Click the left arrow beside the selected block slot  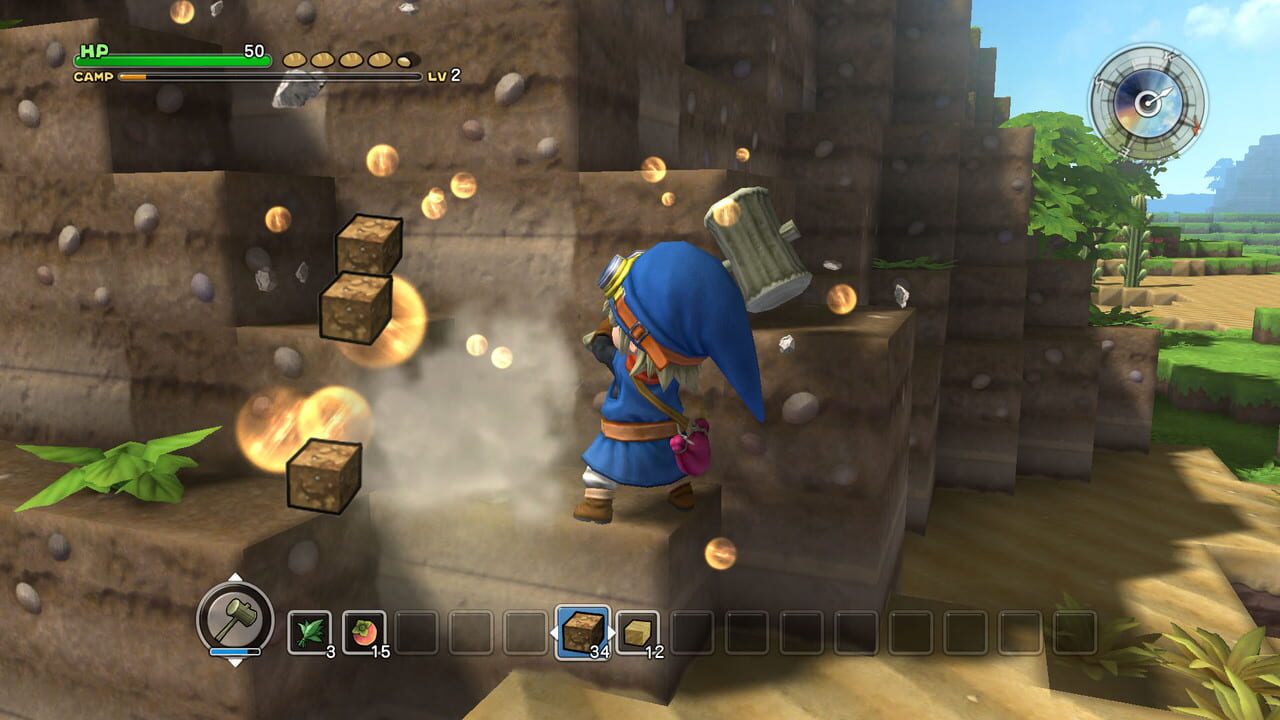(556, 631)
